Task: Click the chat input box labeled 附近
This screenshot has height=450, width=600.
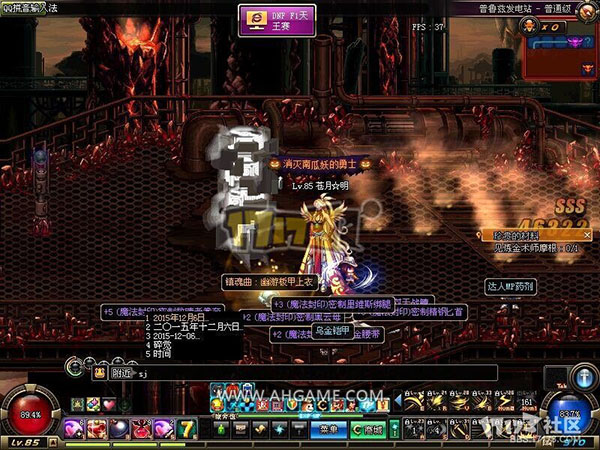Action: click(x=300, y=373)
